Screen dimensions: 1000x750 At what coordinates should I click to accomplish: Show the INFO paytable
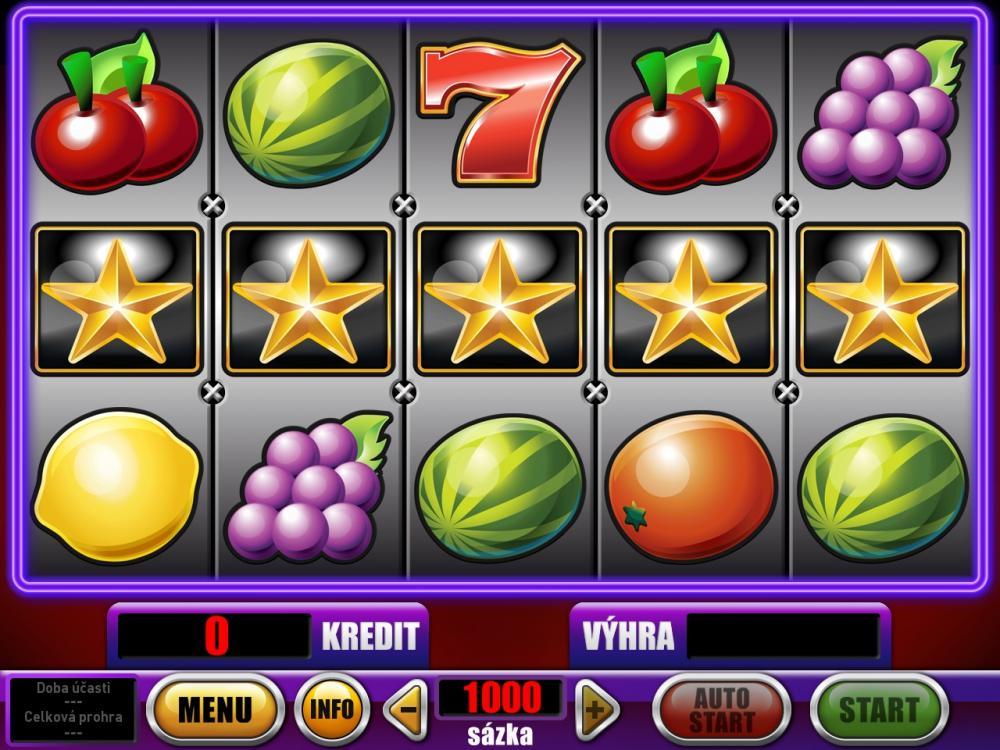tap(332, 709)
